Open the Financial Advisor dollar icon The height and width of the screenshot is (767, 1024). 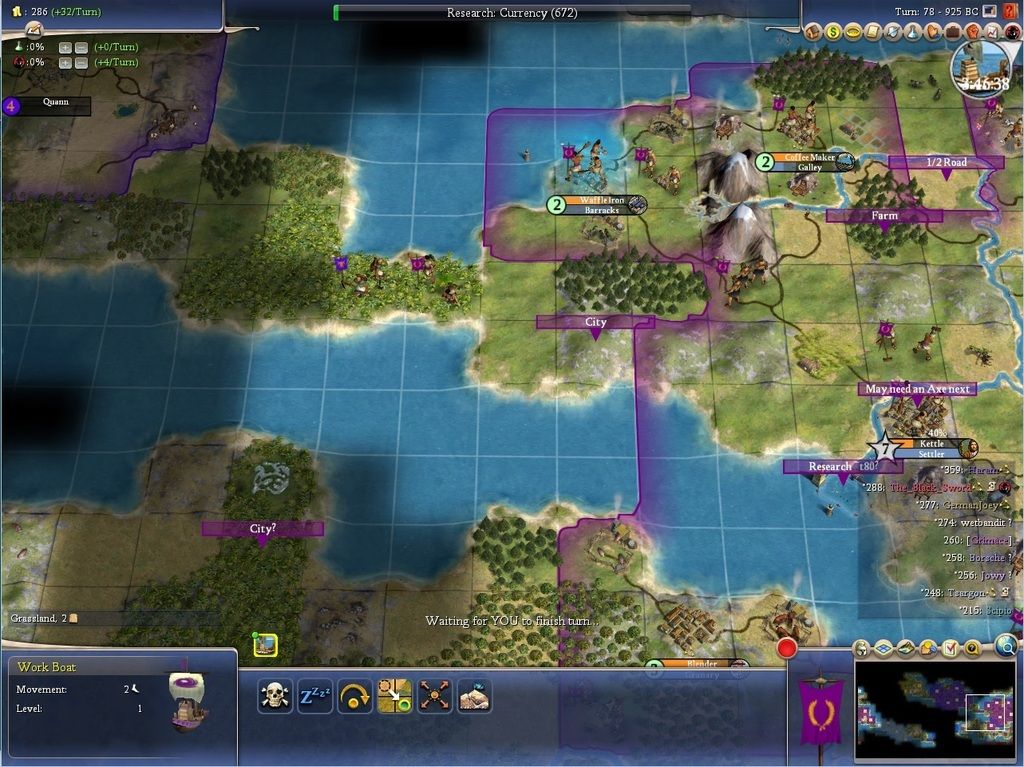tap(832, 32)
